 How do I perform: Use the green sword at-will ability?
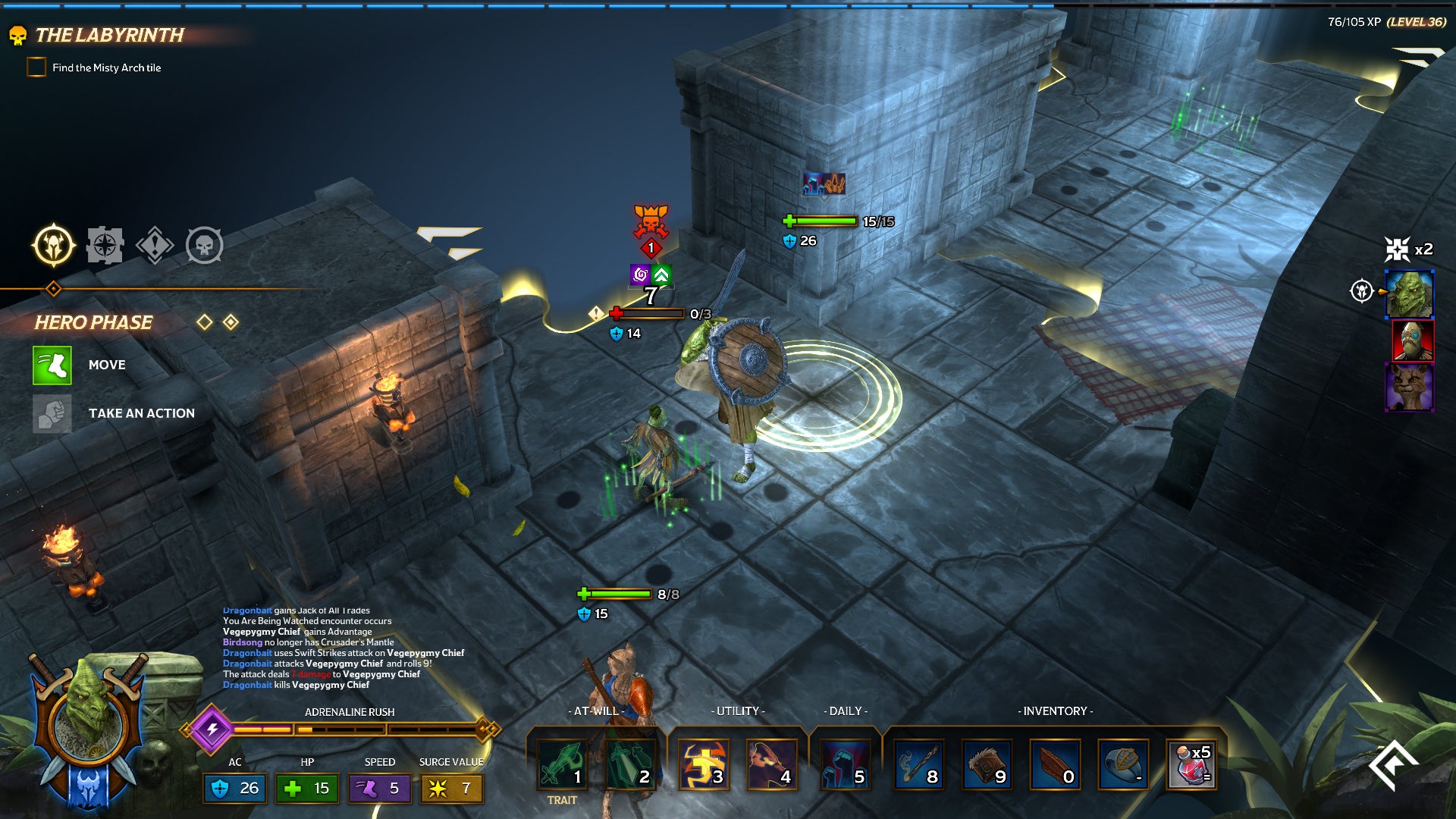pos(563,764)
